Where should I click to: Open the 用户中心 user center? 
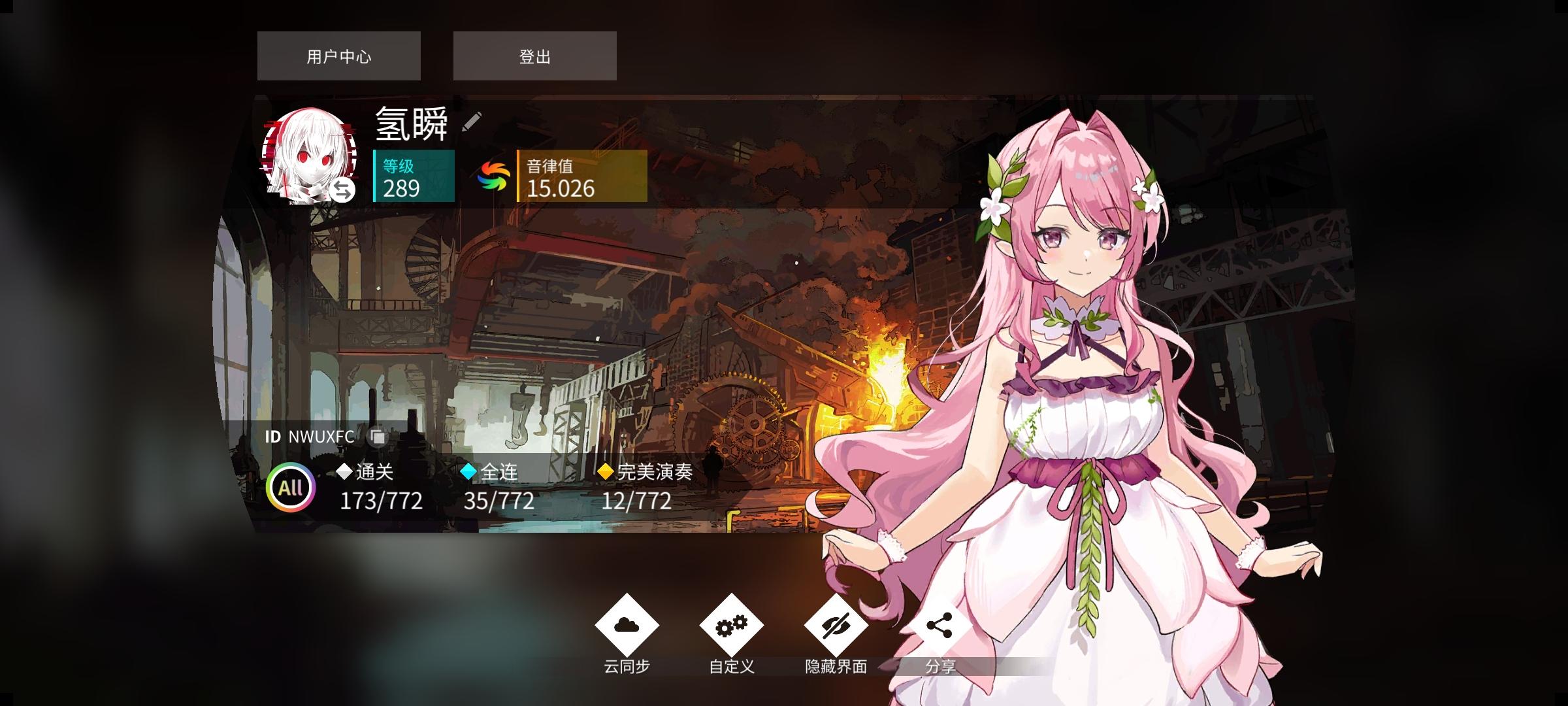coord(338,56)
